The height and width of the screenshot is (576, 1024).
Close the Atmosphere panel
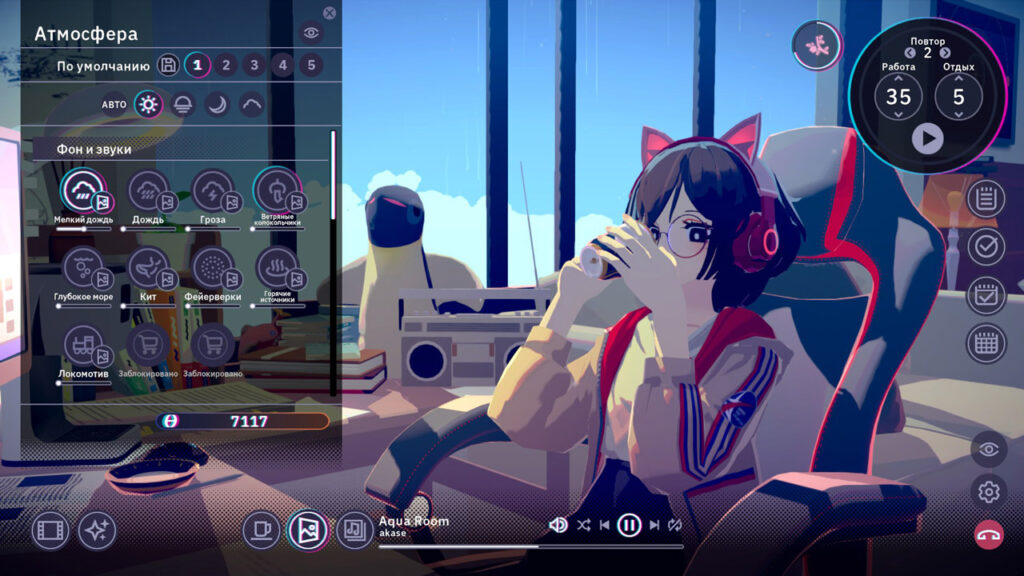tap(330, 13)
